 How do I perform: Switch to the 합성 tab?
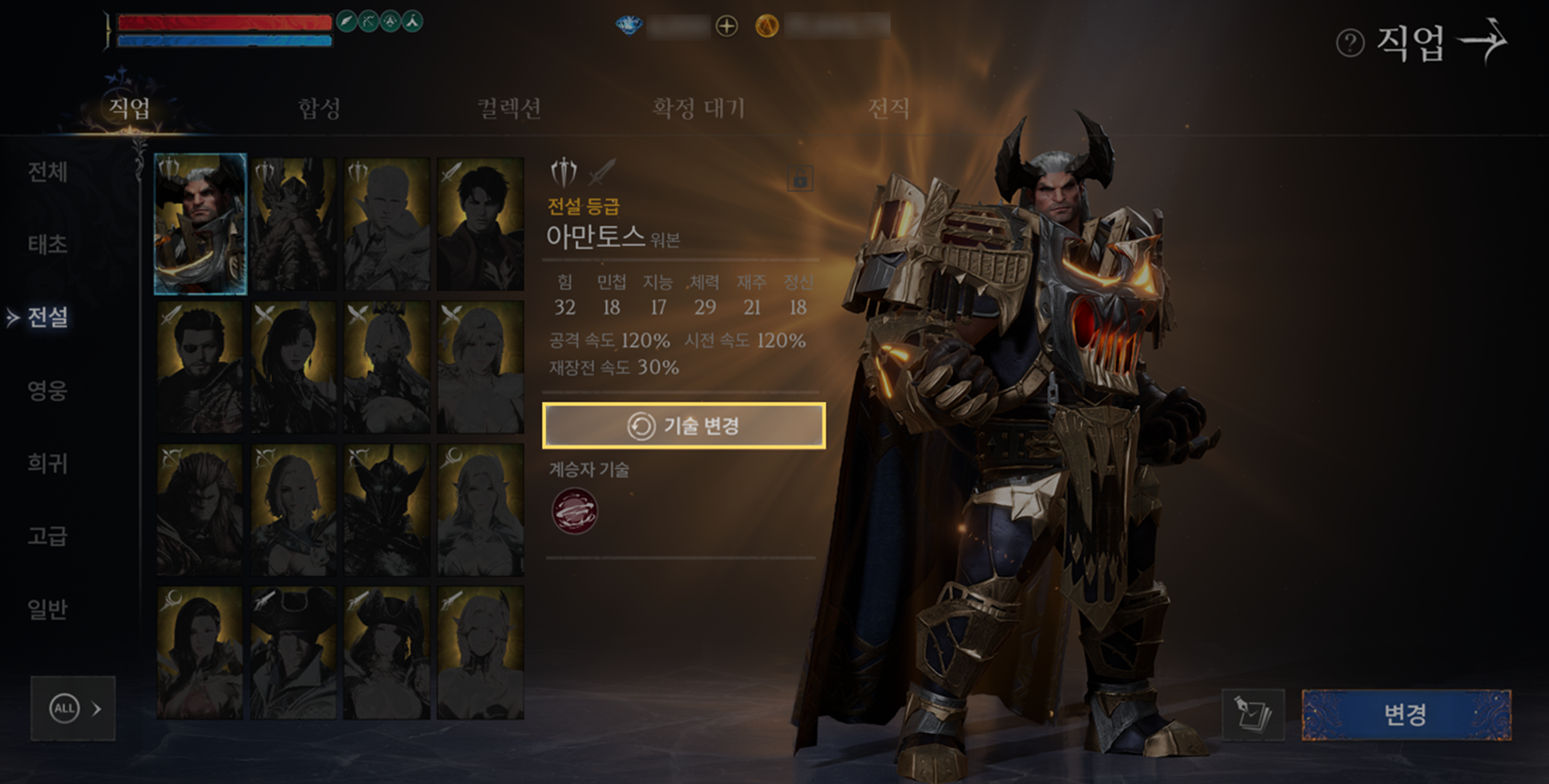319,107
